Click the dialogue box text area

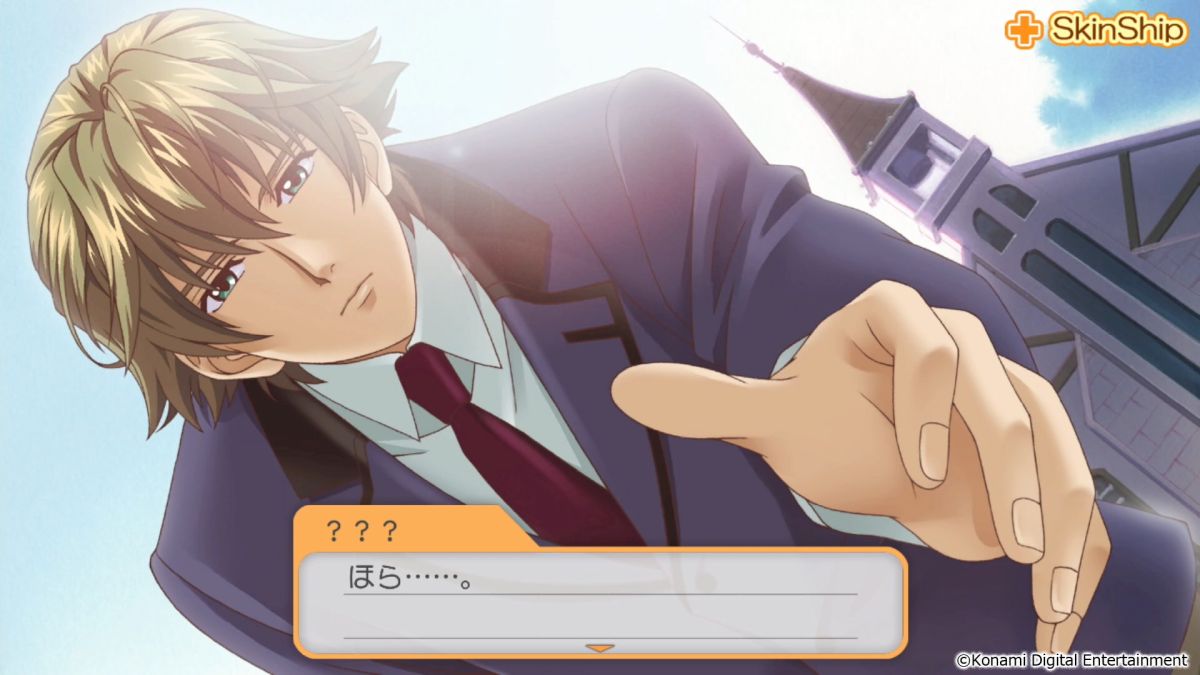click(x=600, y=598)
